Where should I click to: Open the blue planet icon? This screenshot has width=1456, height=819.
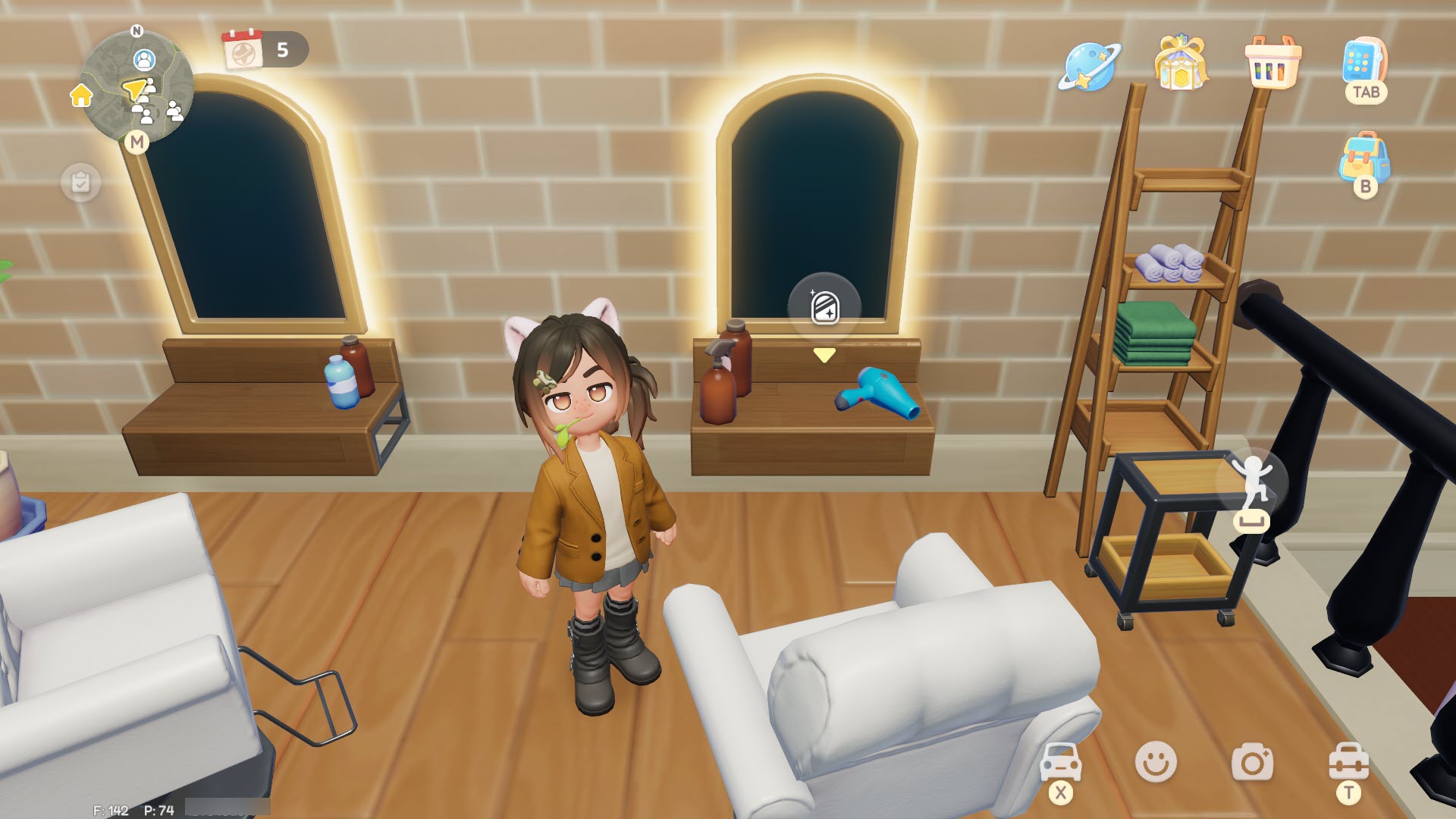[1089, 66]
